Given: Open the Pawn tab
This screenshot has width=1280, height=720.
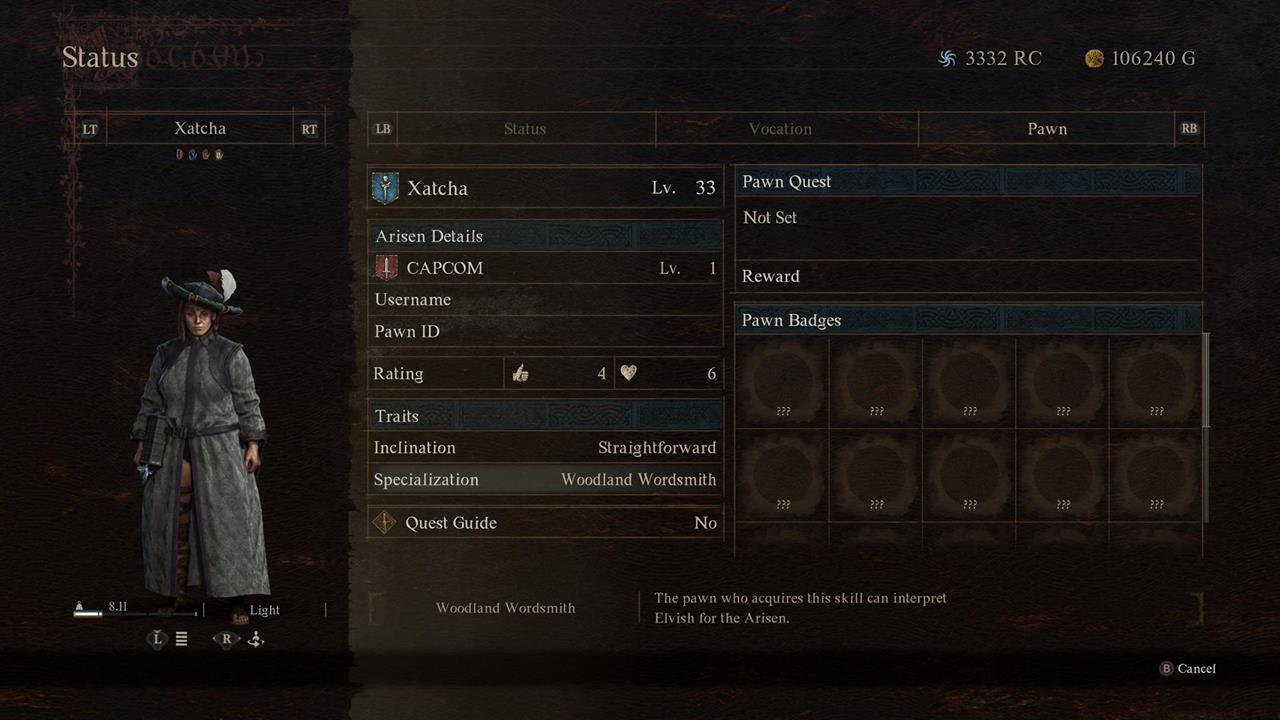Looking at the screenshot, I should pyautogui.click(x=1047, y=128).
